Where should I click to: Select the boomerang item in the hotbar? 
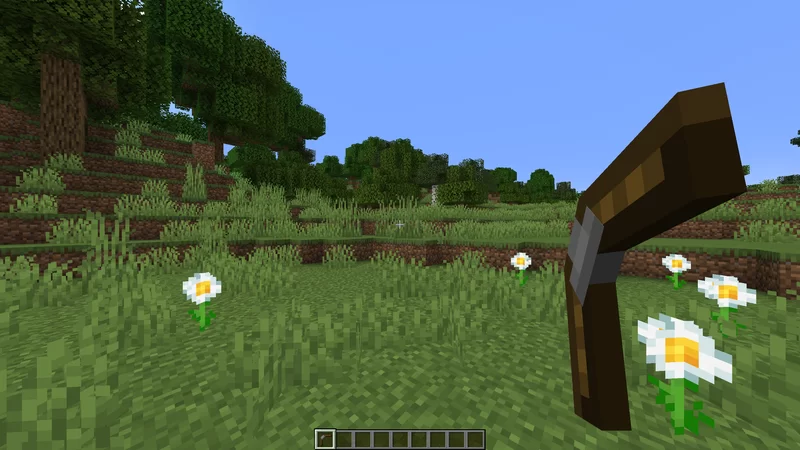click(x=324, y=439)
